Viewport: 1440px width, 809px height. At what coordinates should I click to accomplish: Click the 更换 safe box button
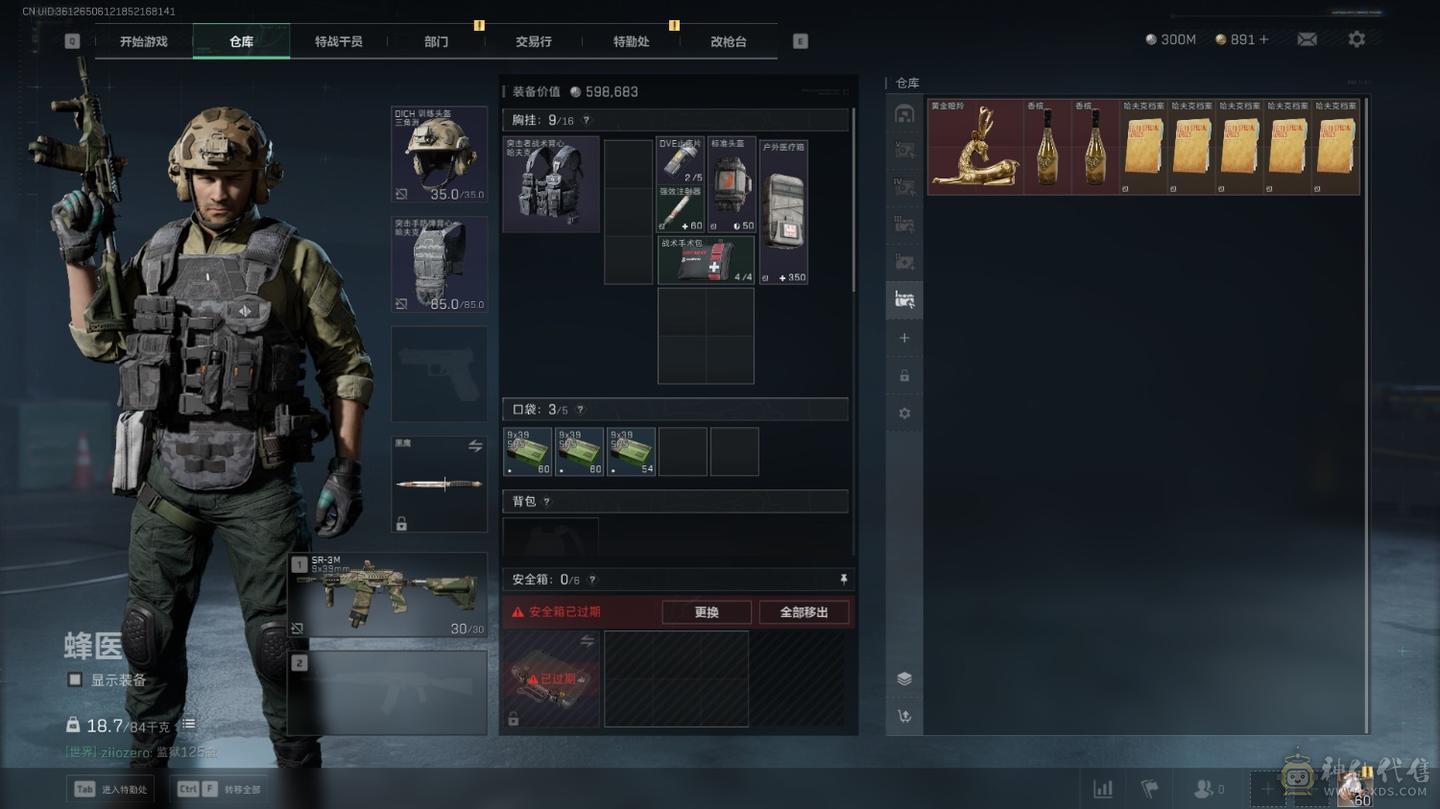click(706, 612)
